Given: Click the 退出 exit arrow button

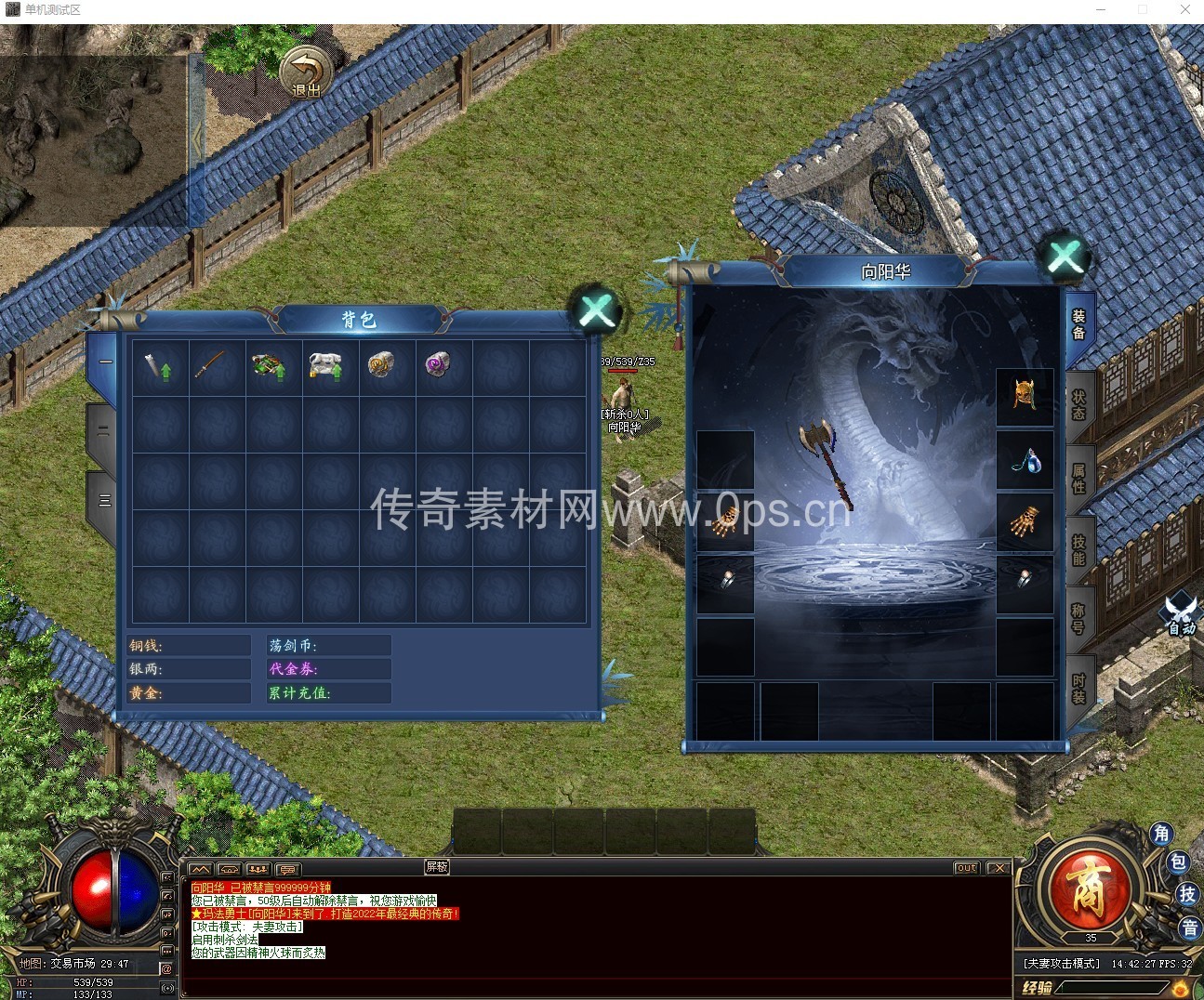Looking at the screenshot, I should tap(306, 71).
